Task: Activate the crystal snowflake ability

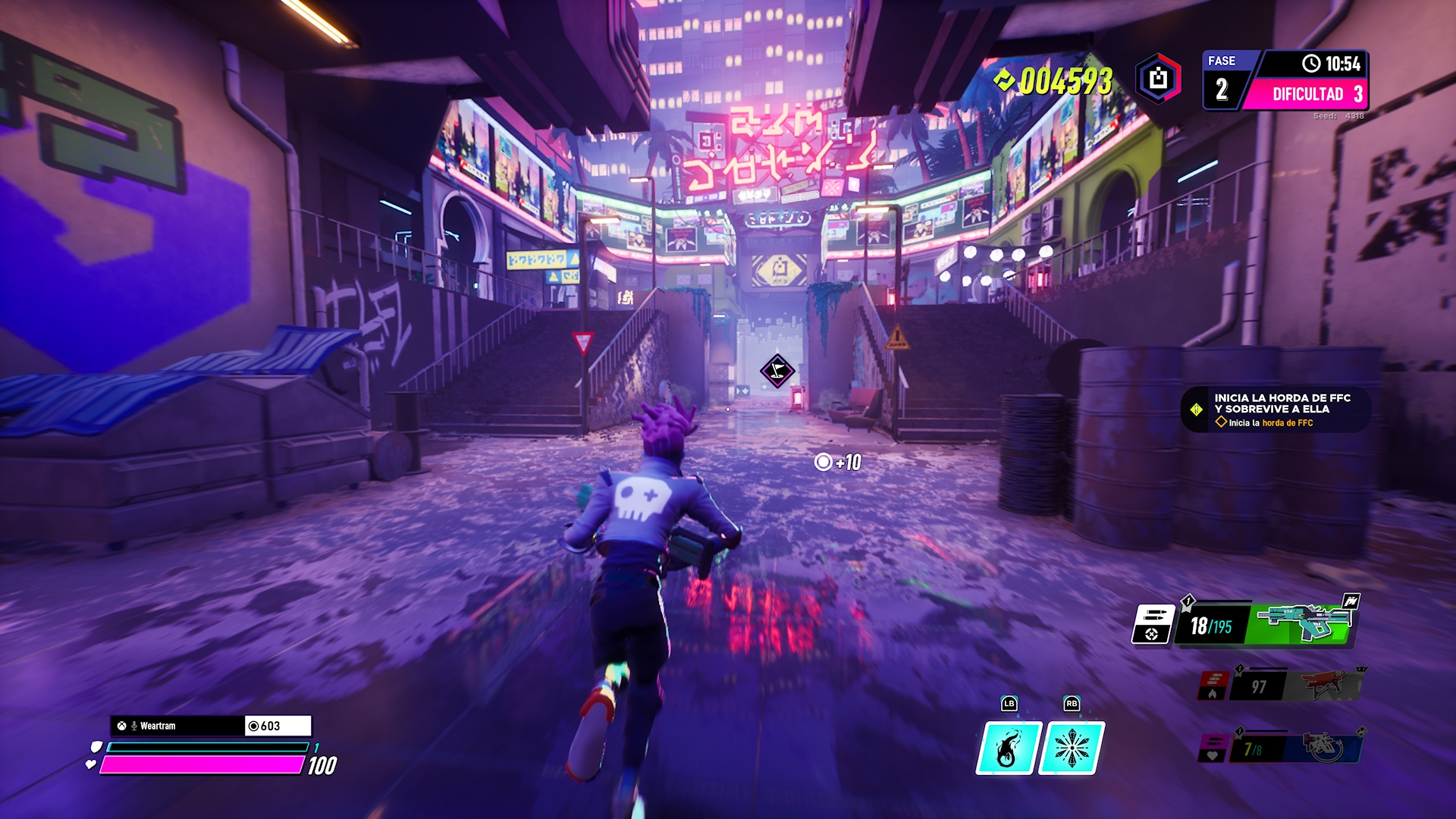Action: [1071, 748]
